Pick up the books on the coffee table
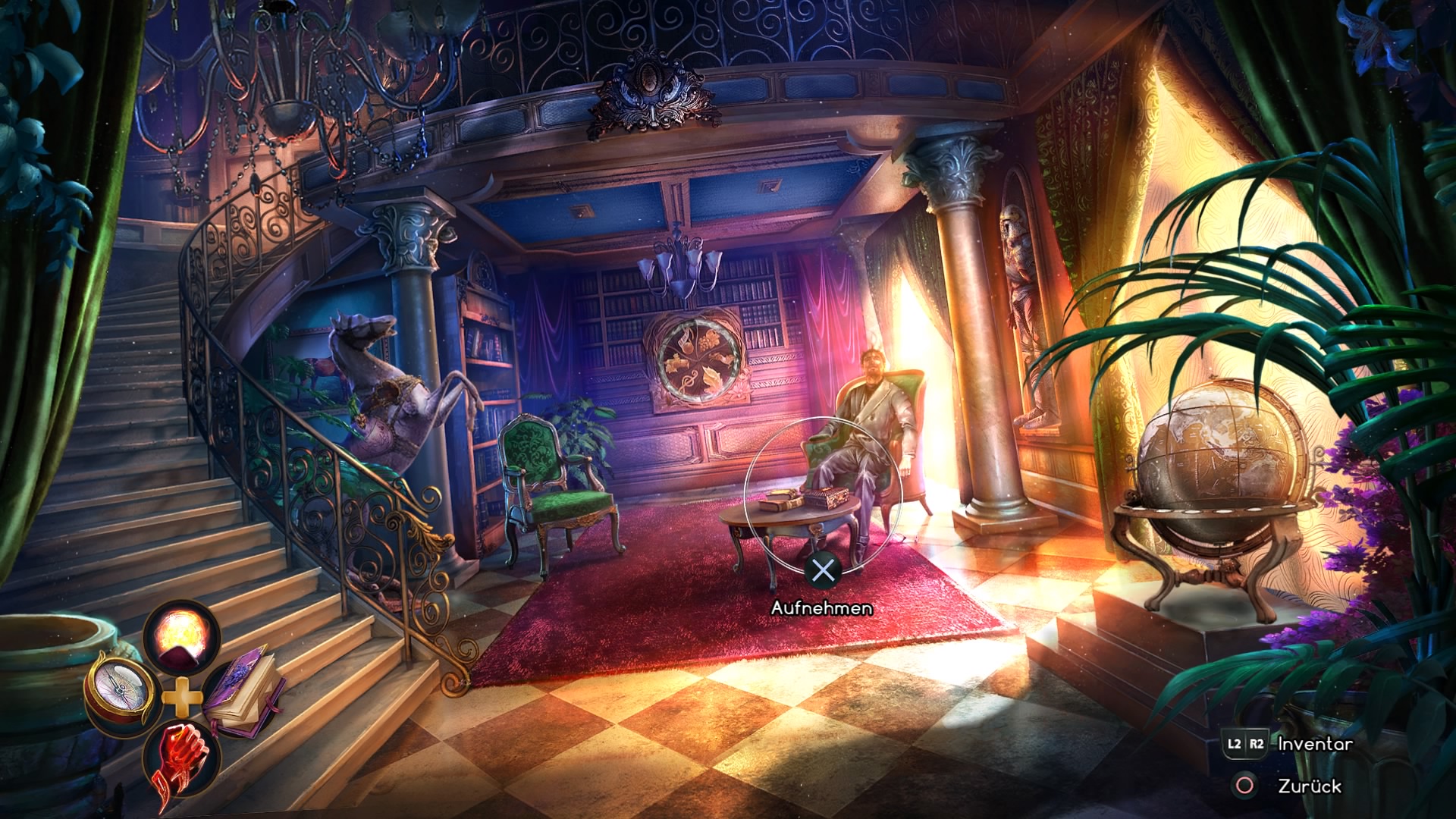Viewport: 1456px width, 819px height. pyautogui.click(x=795, y=500)
